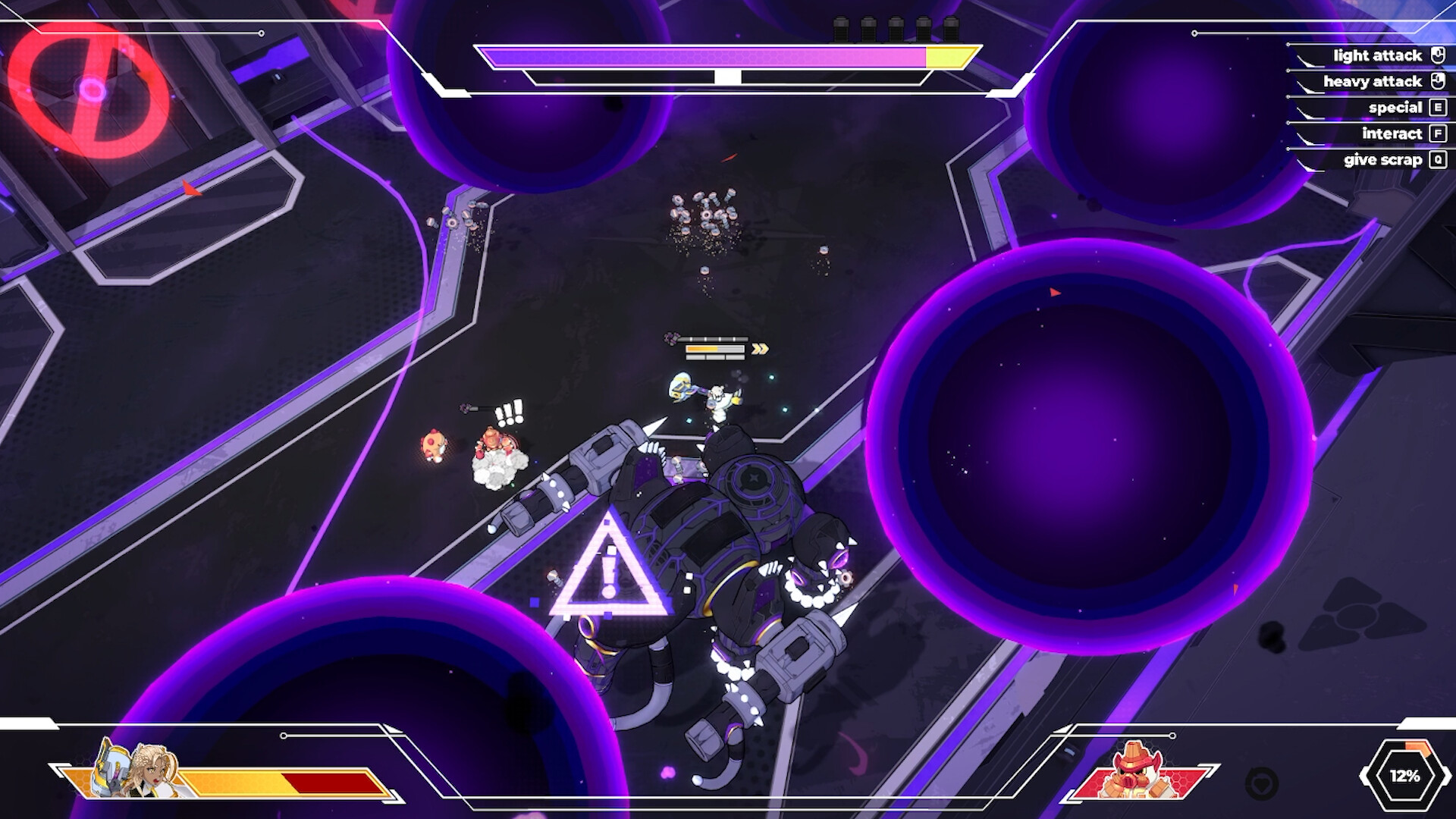This screenshot has height=819, width=1456.
Task: Click the light attack mouse icon
Action: click(x=1437, y=55)
